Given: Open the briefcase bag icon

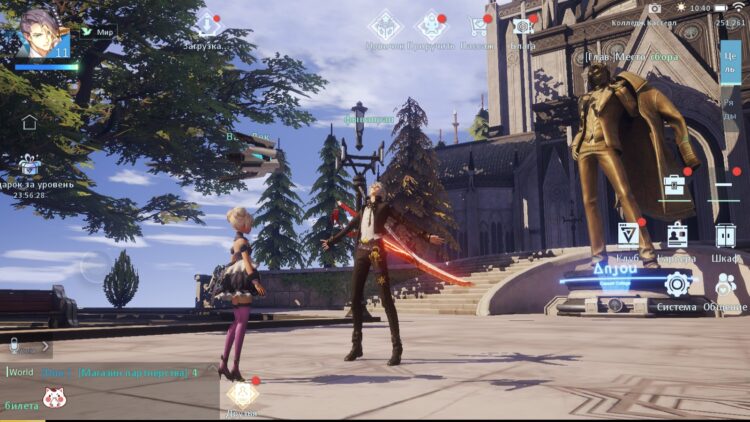Looking at the screenshot, I should point(674,185).
